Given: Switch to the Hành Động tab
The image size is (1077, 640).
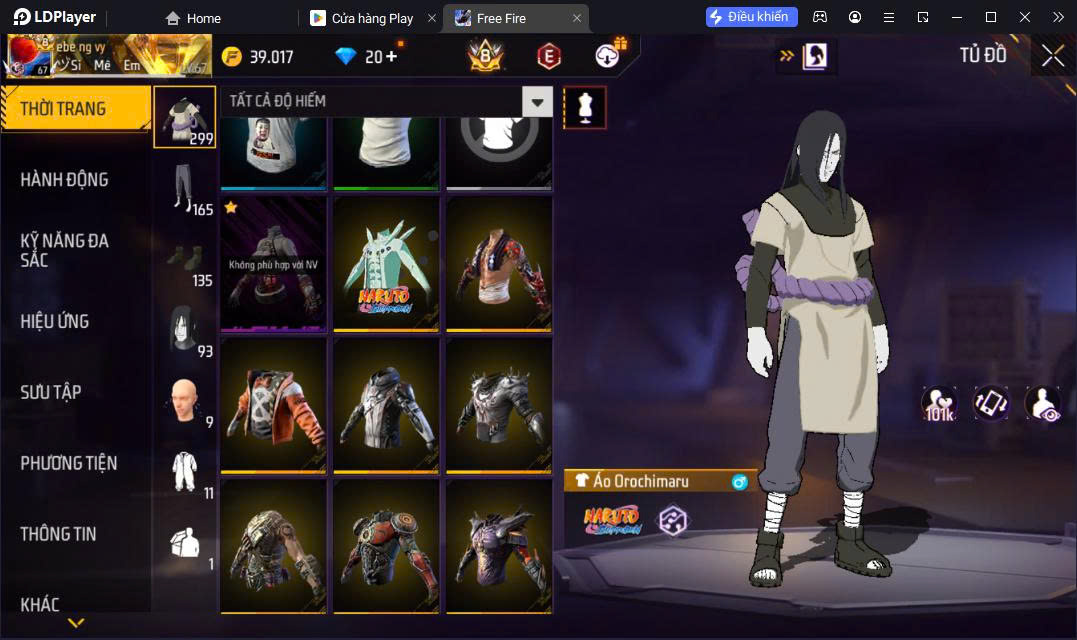Looking at the screenshot, I should tap(64, 180).
